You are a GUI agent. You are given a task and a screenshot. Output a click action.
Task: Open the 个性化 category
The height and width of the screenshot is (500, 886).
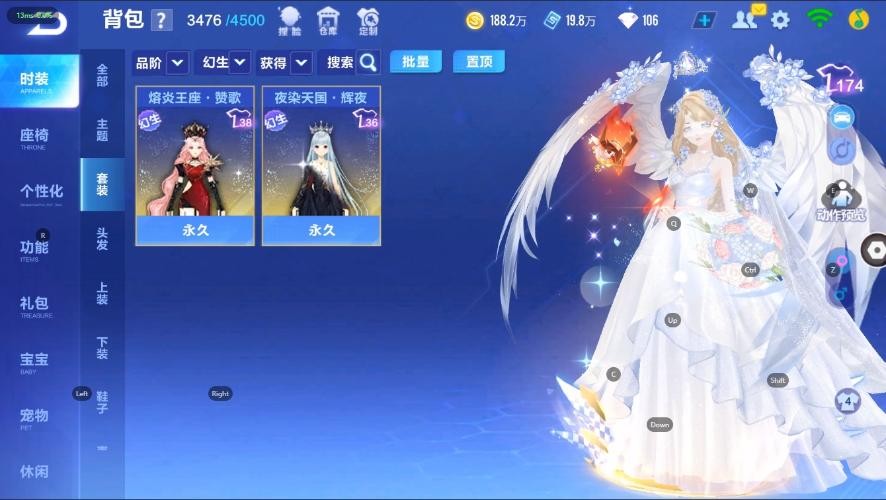point(41,193)
